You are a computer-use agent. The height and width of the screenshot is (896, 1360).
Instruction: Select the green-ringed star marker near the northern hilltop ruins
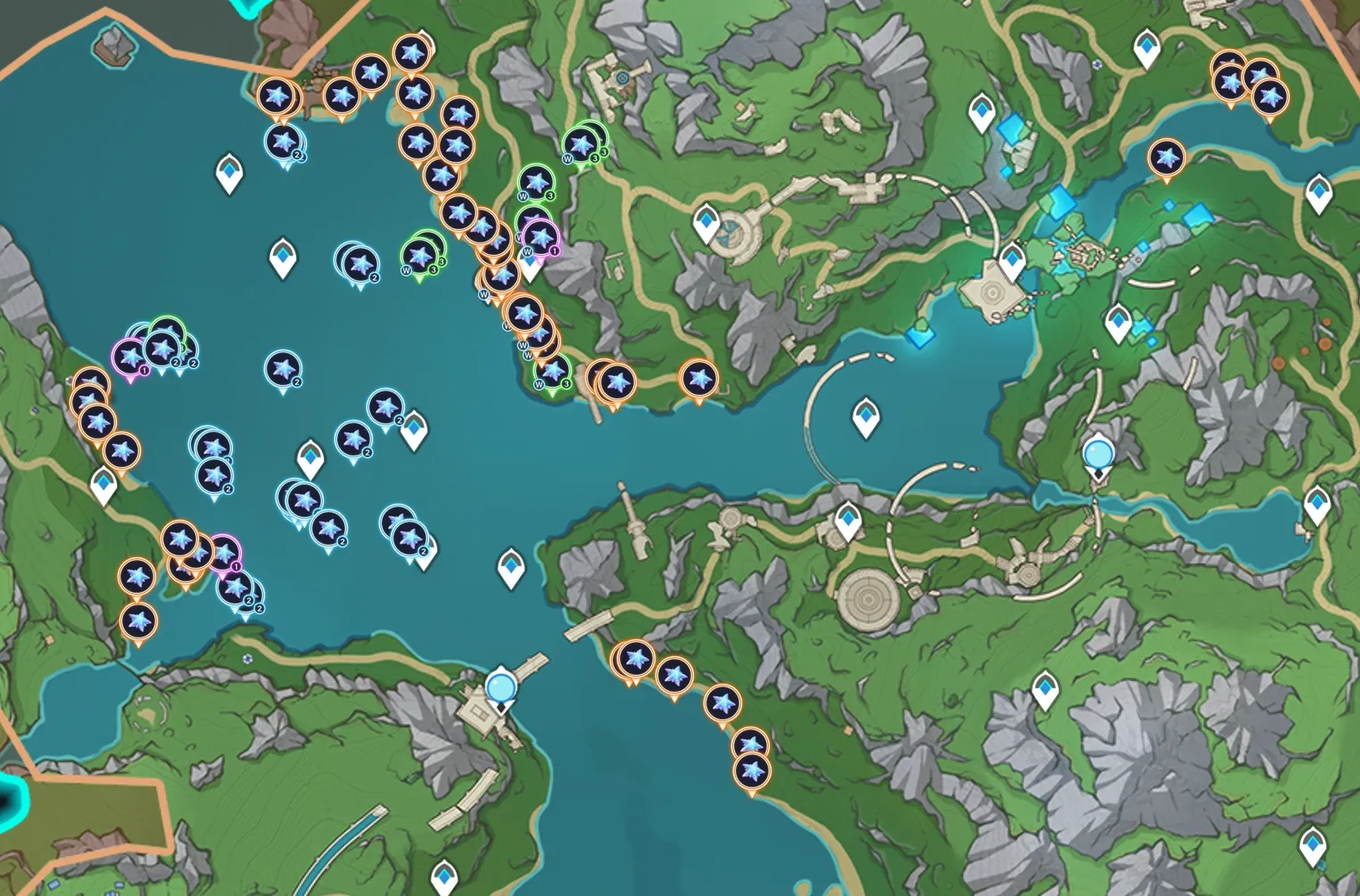pos(581,144)
